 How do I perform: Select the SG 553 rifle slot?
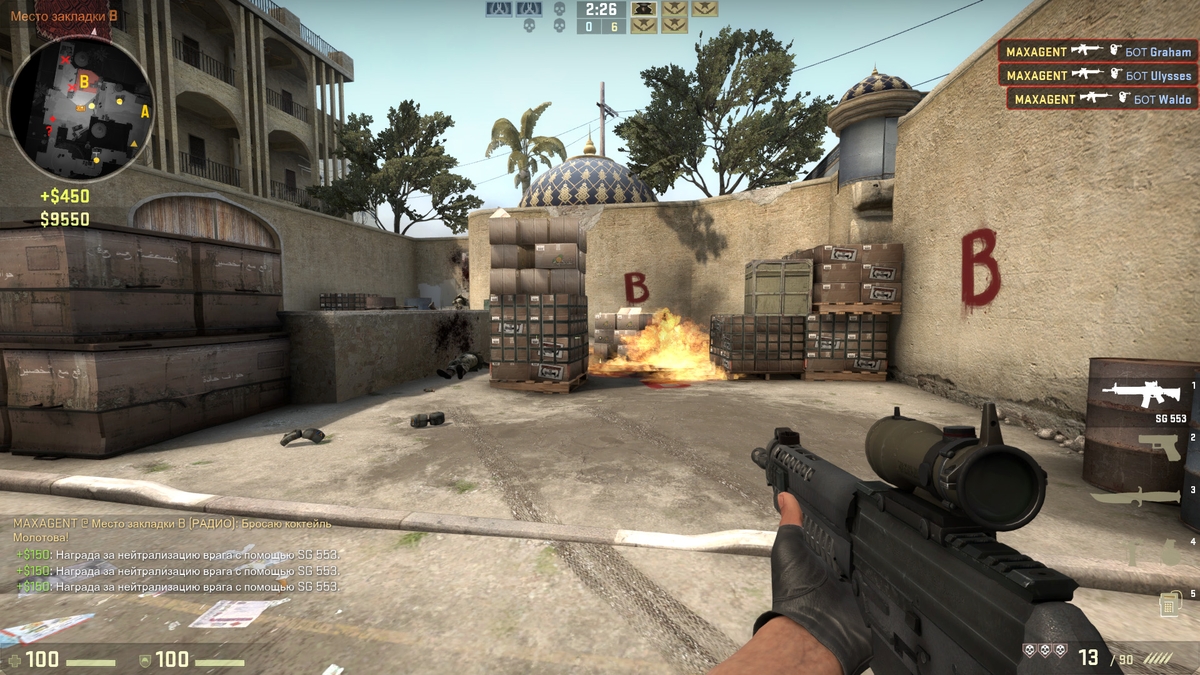click(1140, 396)
